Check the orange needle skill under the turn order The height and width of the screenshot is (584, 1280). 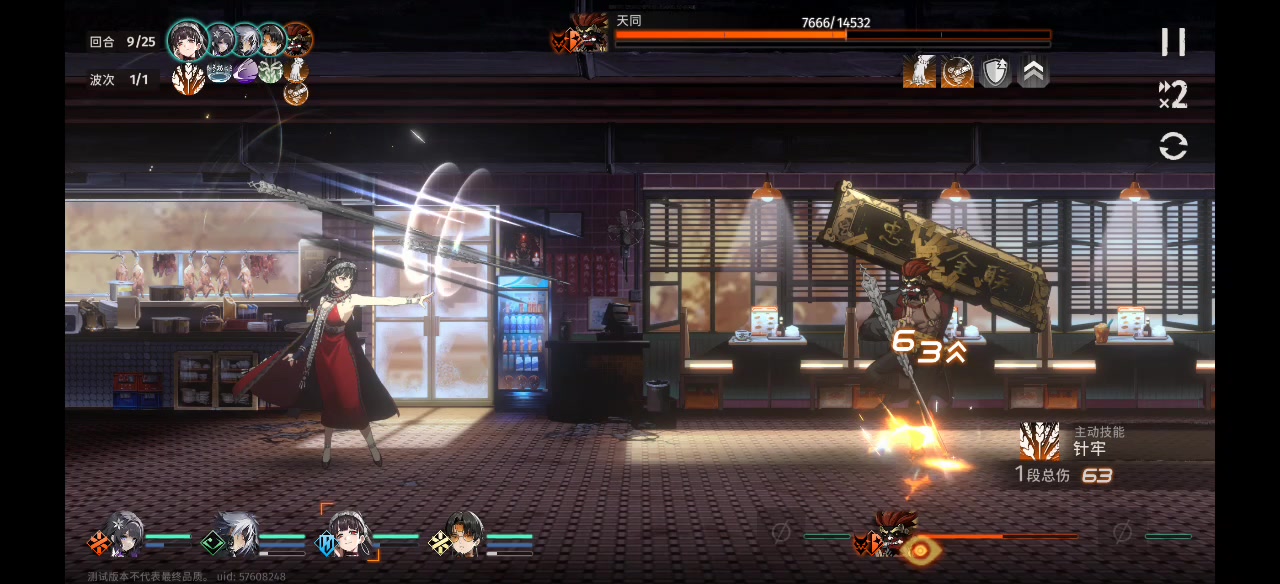[x=188, y=78]
